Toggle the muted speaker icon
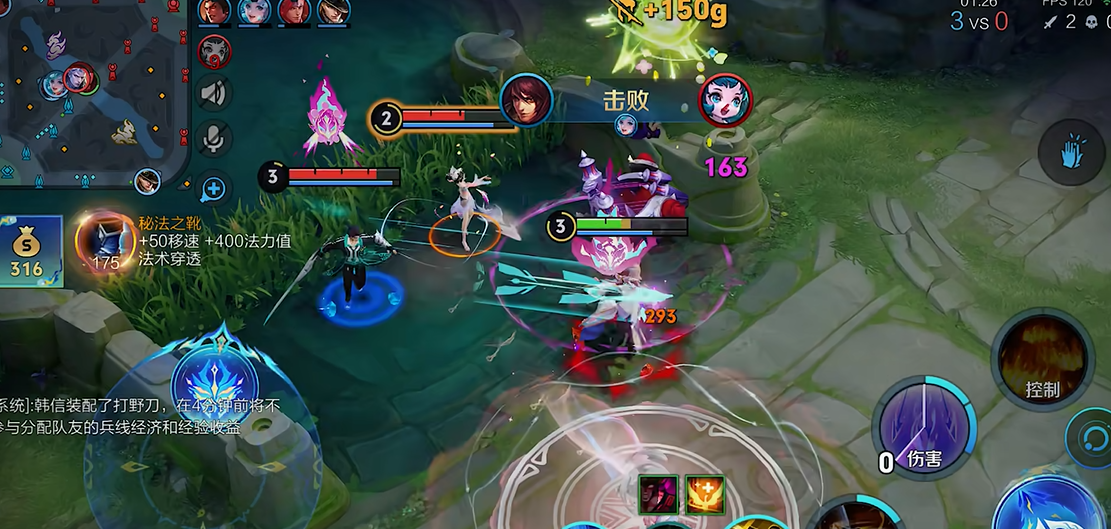The width and height of the screenshot is (1111, 529). tap(214, 94)
